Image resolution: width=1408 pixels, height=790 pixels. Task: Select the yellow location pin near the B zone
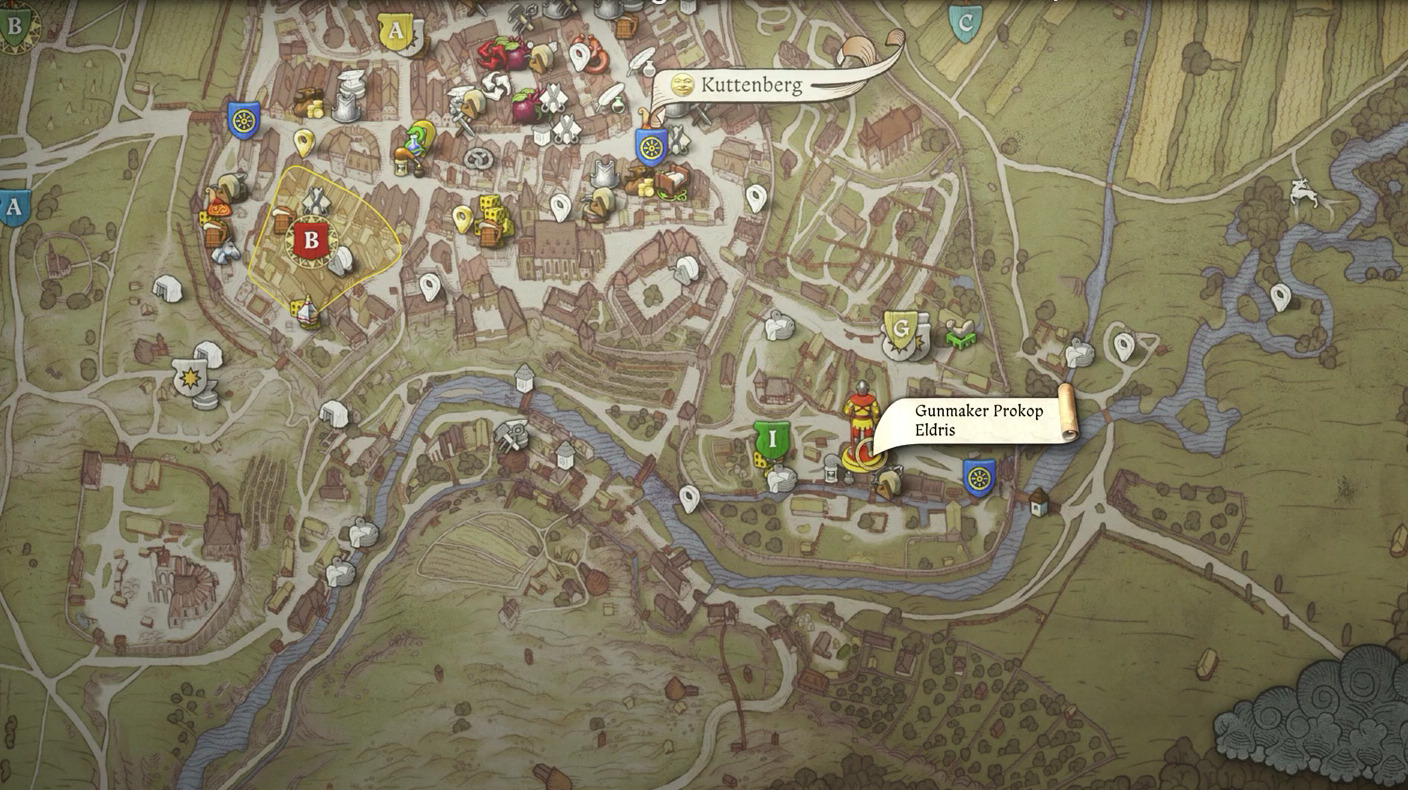tap(302, 143)
